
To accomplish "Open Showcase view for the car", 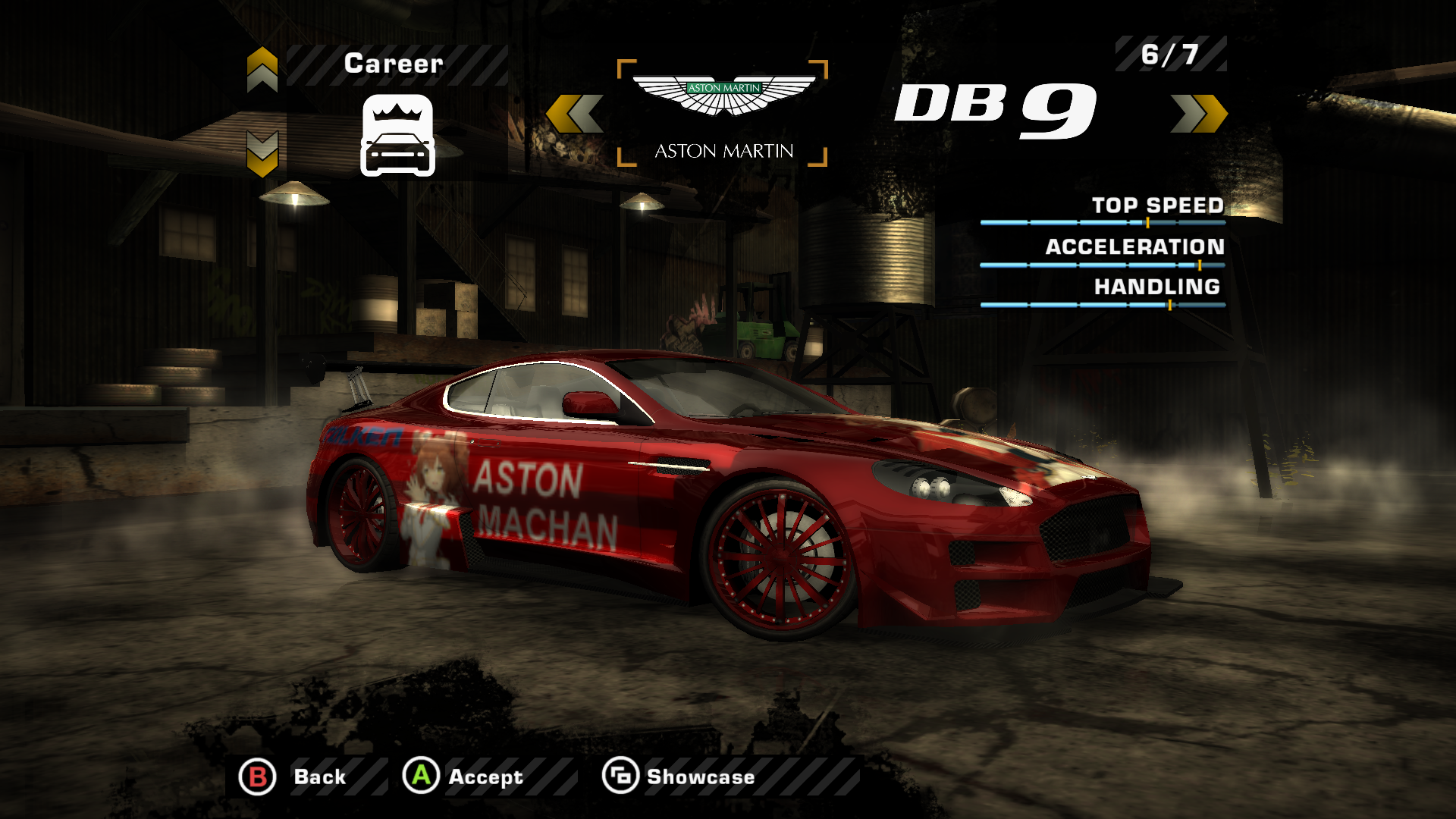I will pyautogui.click(x=679, y=777).
